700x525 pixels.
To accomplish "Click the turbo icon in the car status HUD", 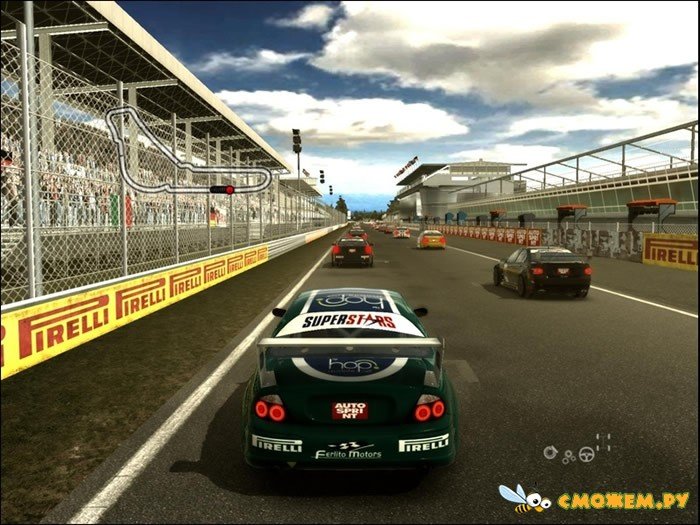I will coord(550,453).
